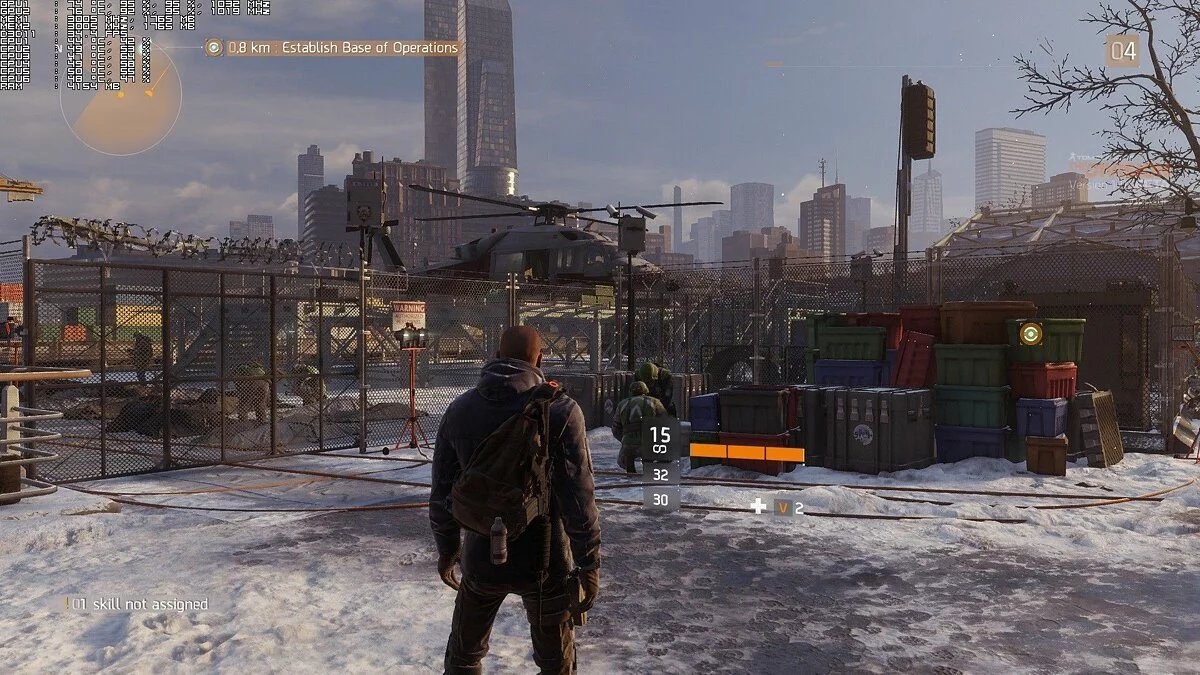
Task: Click the unassigned skill slot label
Action: [x=138, y=604]
